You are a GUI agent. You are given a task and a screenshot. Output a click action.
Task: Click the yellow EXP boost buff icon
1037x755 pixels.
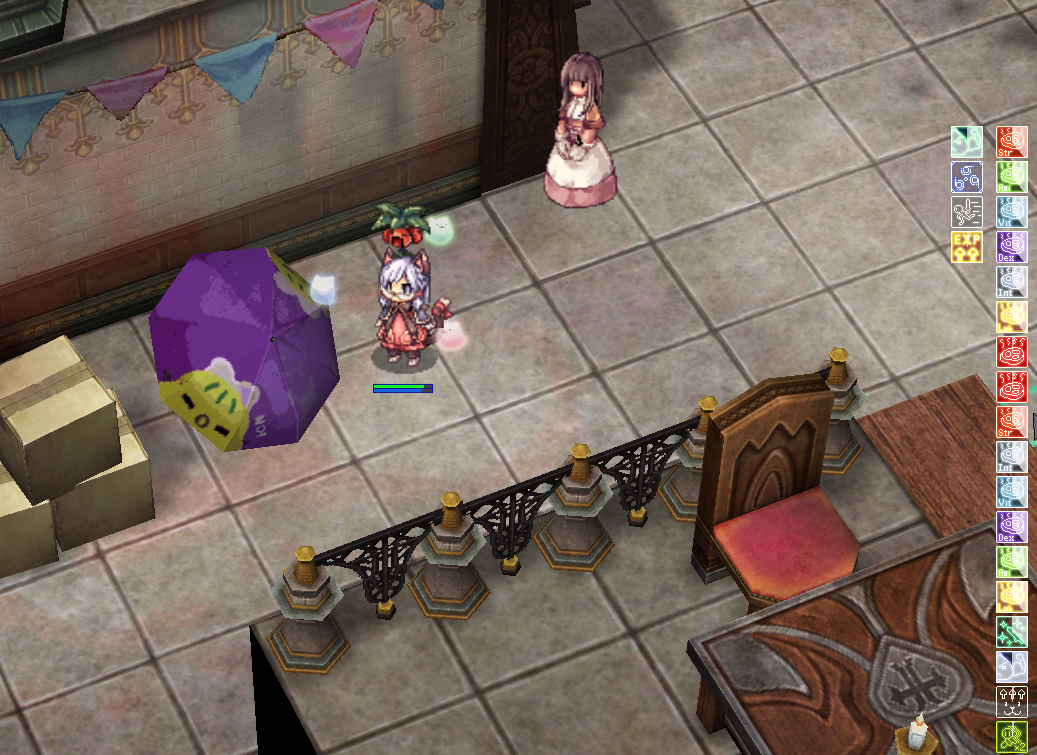pyautogui.click(x=966, y=246)
